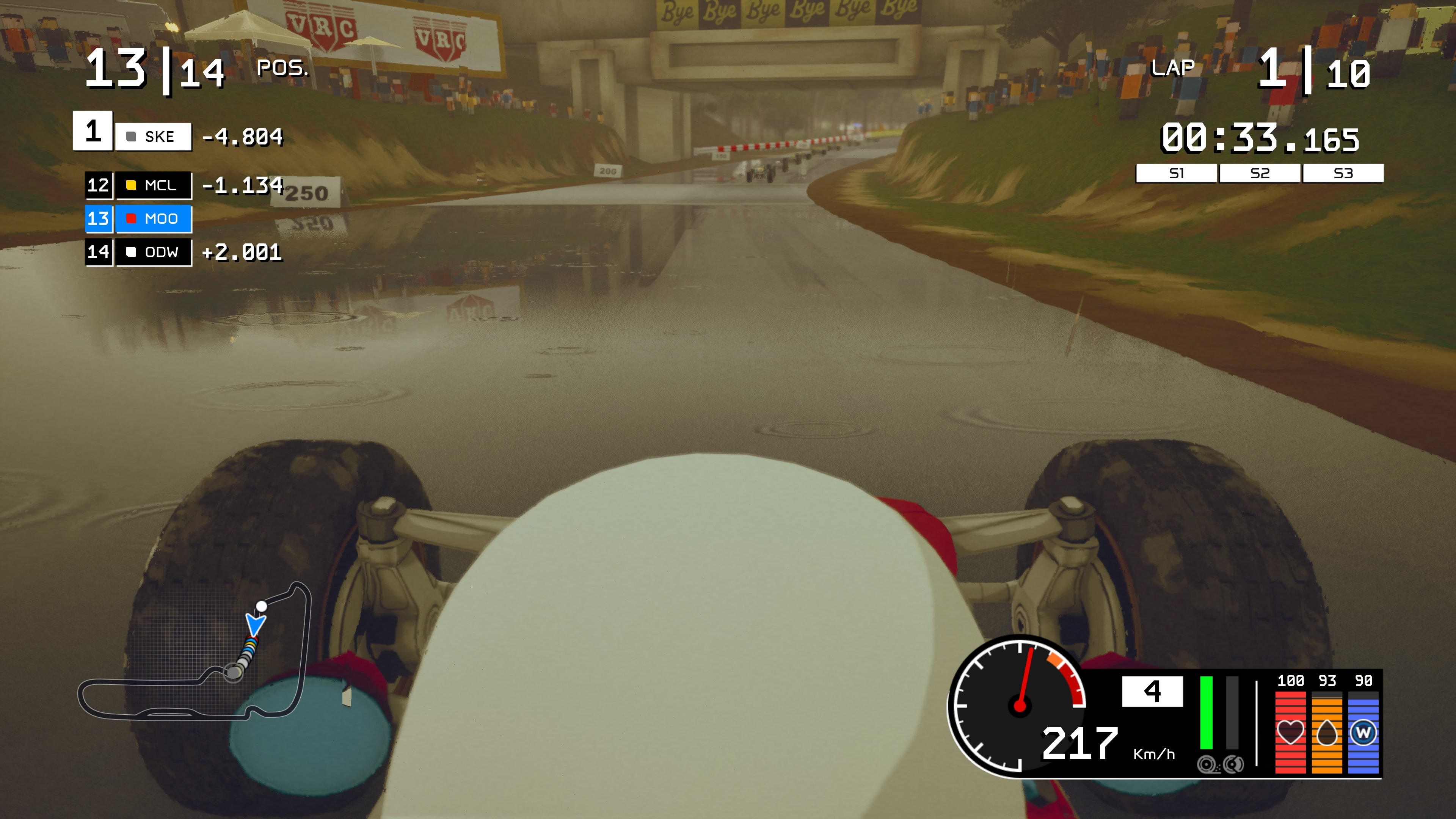Click the yellow driver marker beside MCL
Viewport: 1456px width, 819px height.
tap(131, 185)
